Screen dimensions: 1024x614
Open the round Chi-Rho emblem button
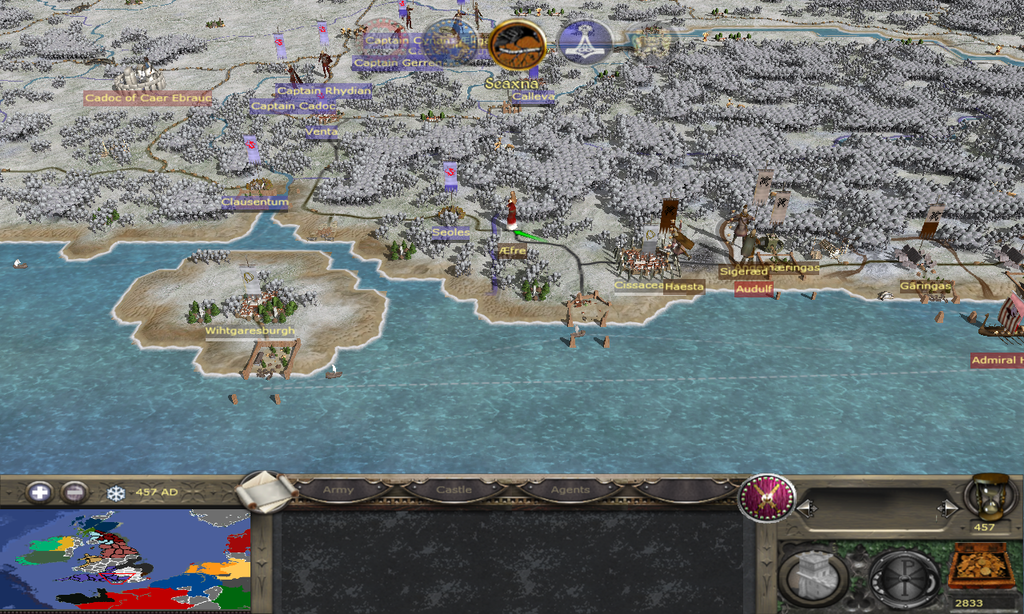(903, 576)
